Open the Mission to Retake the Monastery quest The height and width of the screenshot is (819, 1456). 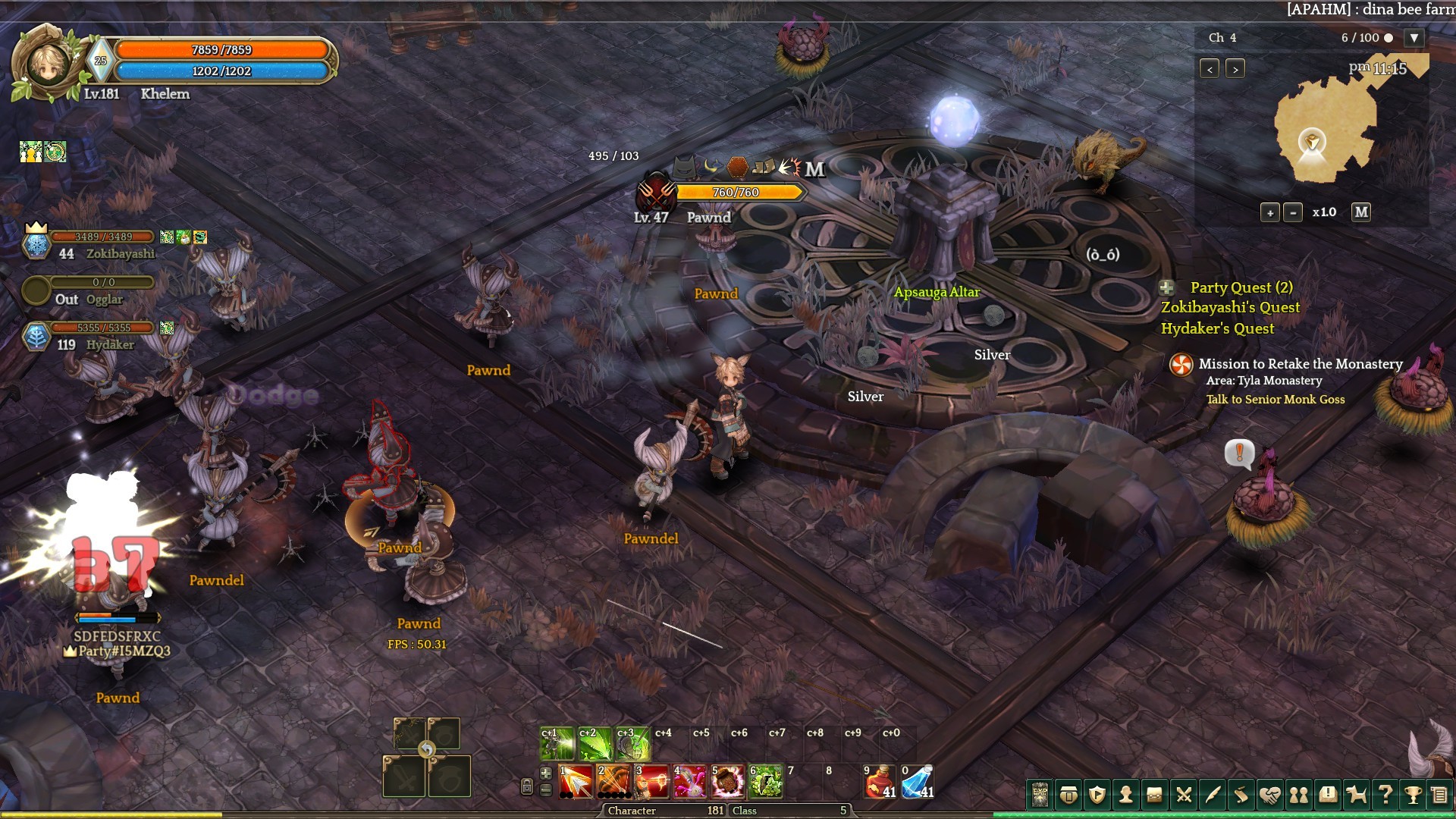[1300, 364]
